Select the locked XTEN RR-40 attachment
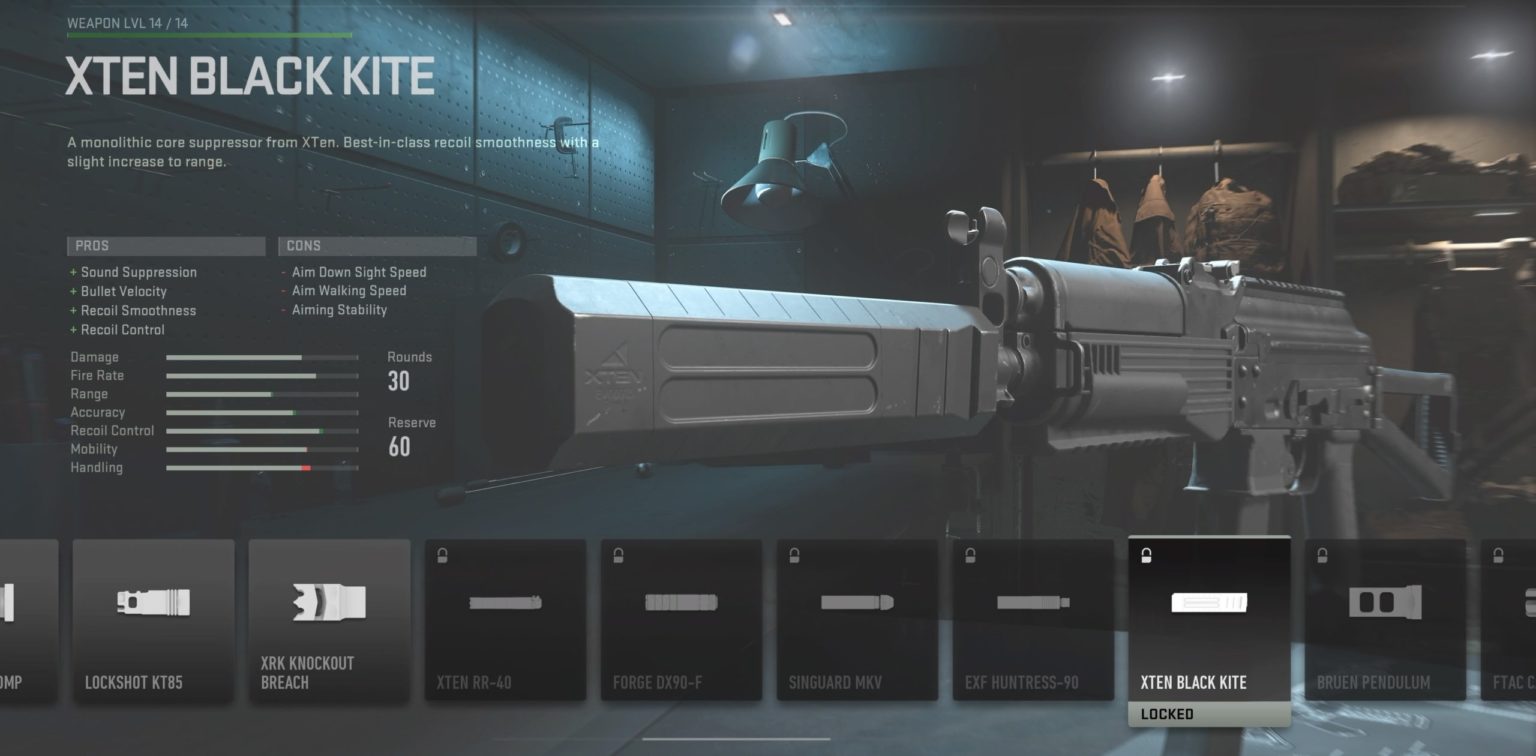This screenshot has height=756, width=1536. point(505,620)
